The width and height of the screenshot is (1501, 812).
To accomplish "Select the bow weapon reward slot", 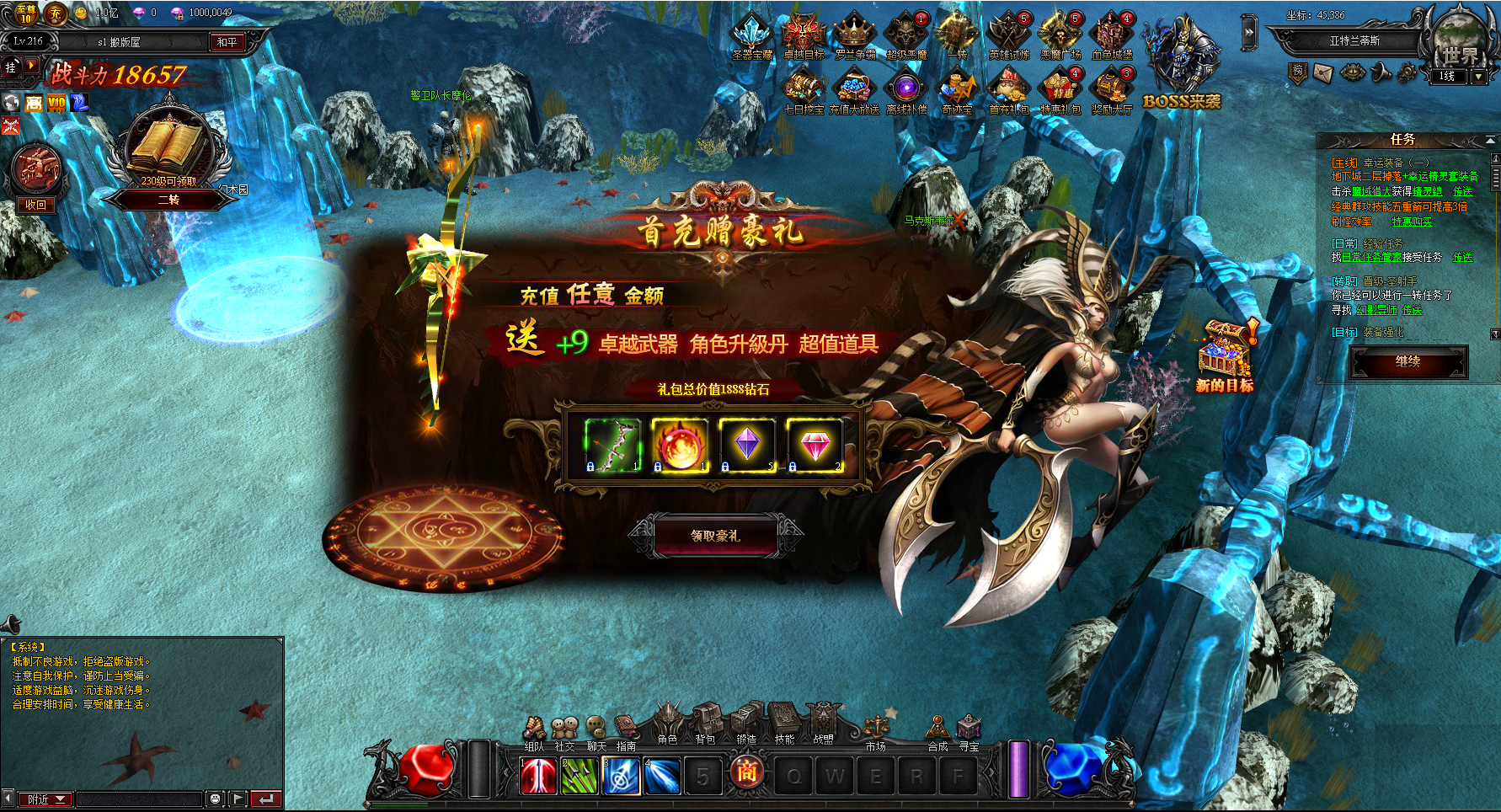I will tap(612, 445).
